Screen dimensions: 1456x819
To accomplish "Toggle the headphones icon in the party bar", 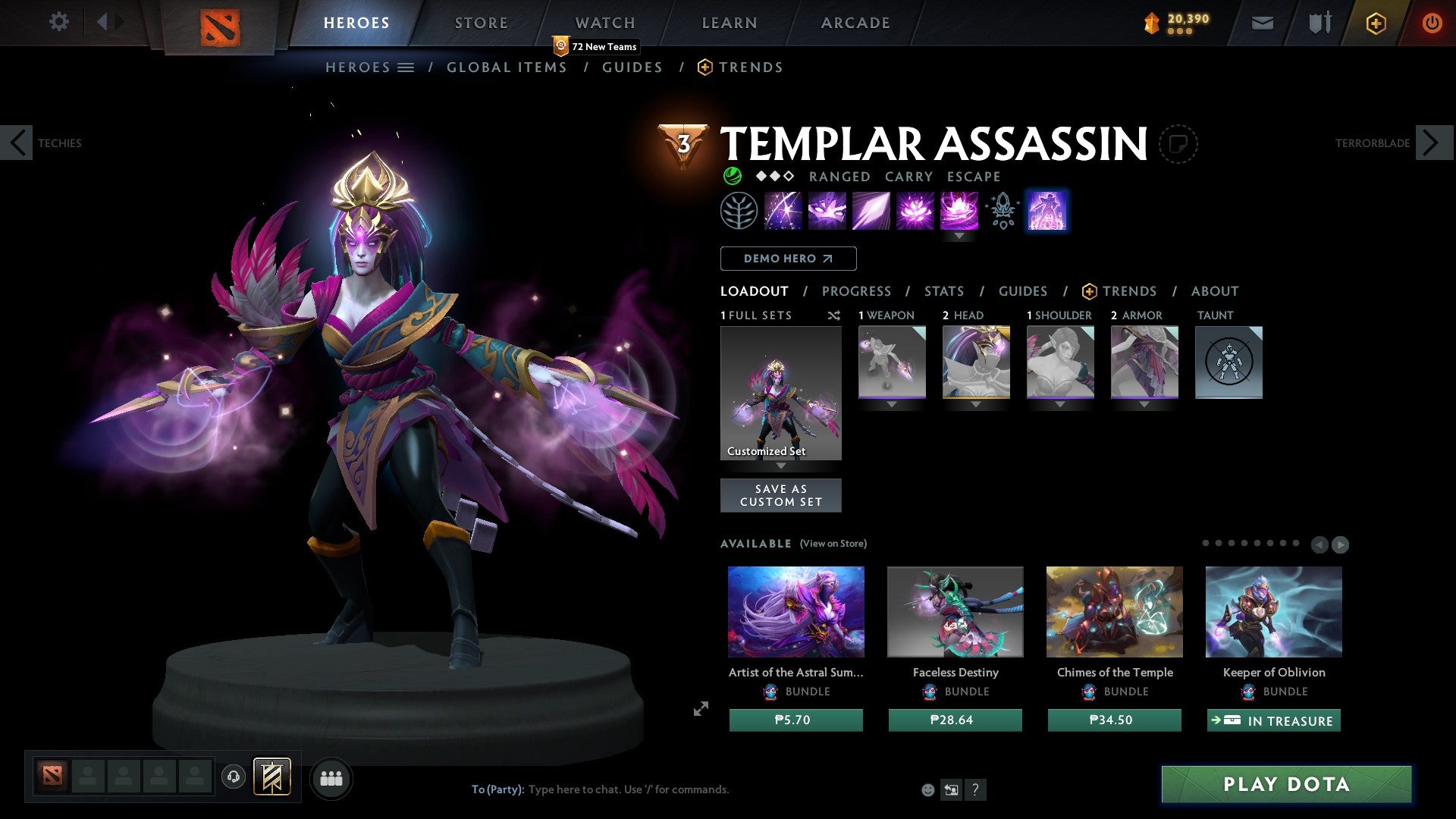I will 234,777.
